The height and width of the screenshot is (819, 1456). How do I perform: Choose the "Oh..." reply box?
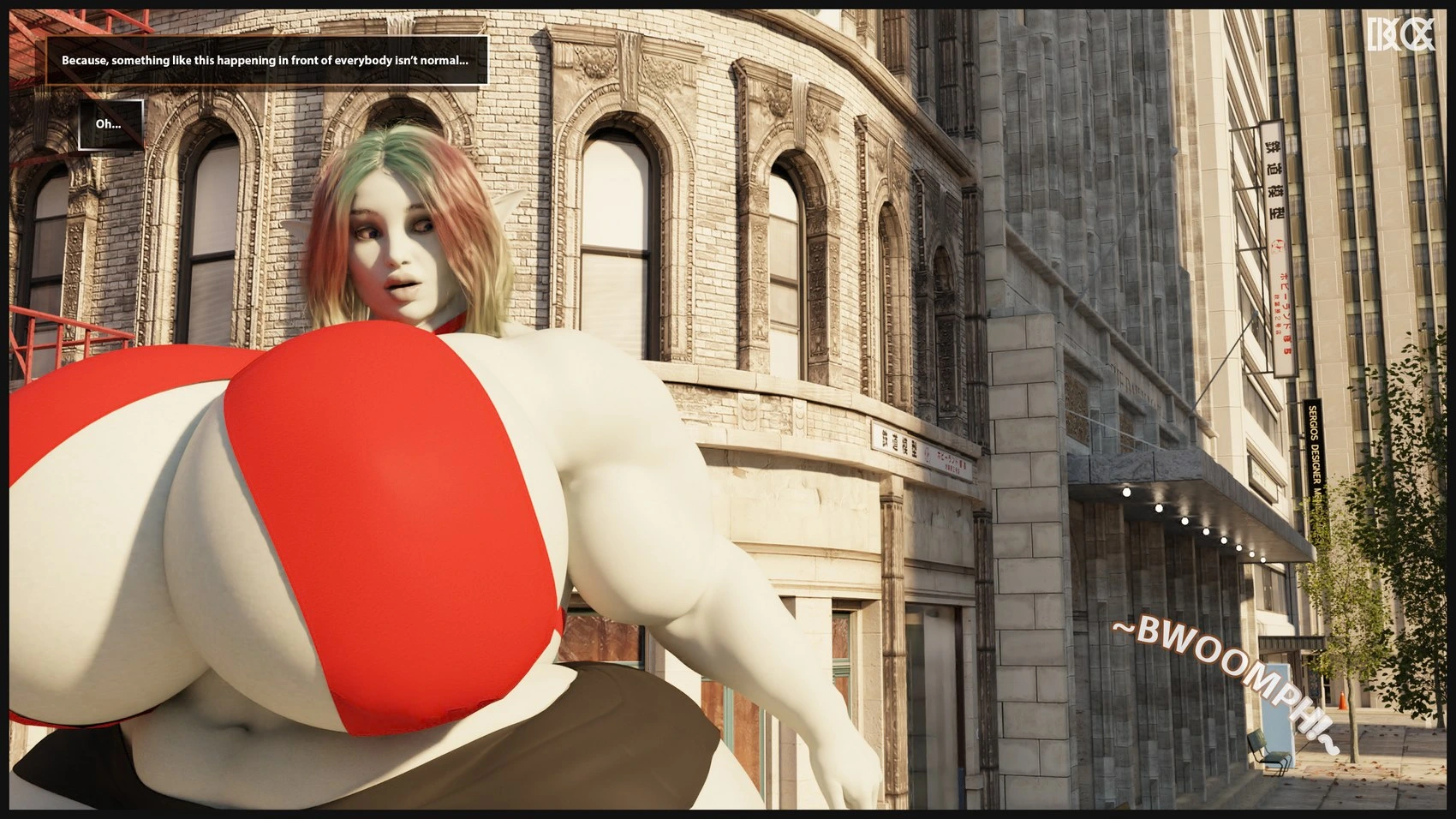click(110, 124)
